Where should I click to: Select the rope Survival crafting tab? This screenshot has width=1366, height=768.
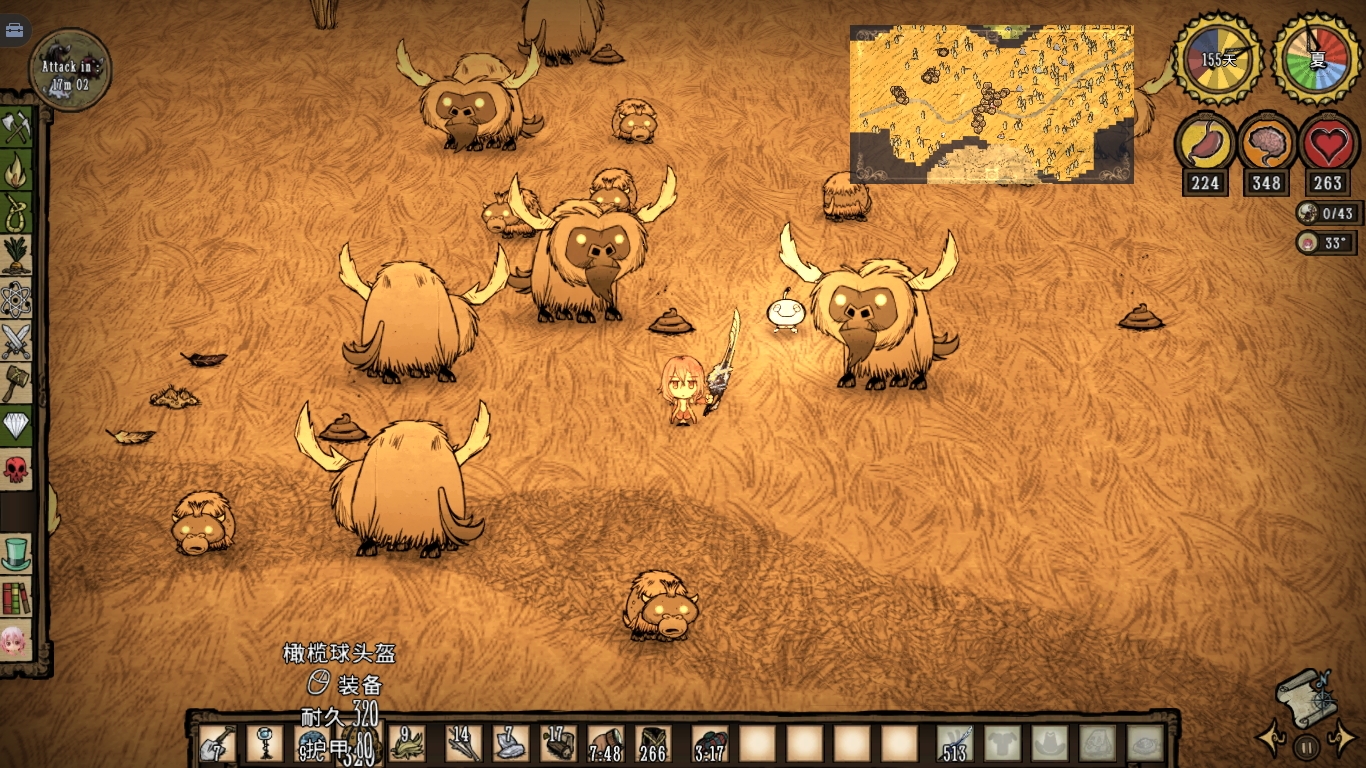point(16,213)
